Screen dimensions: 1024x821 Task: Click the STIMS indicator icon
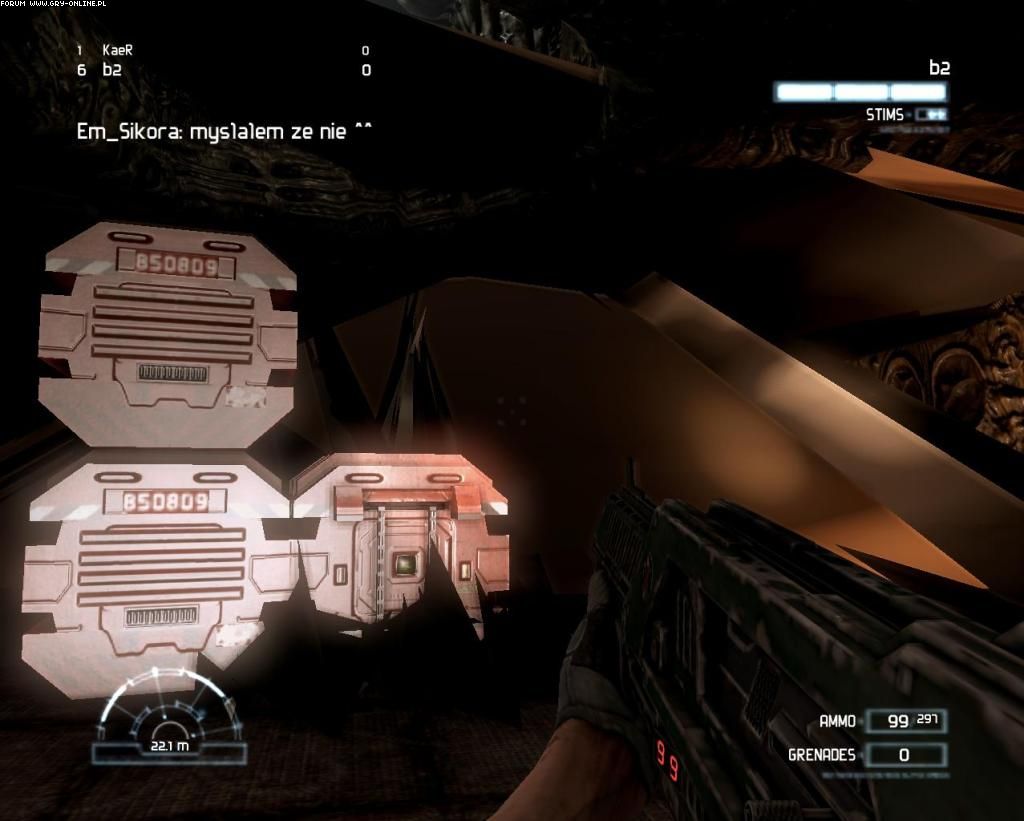930,115
